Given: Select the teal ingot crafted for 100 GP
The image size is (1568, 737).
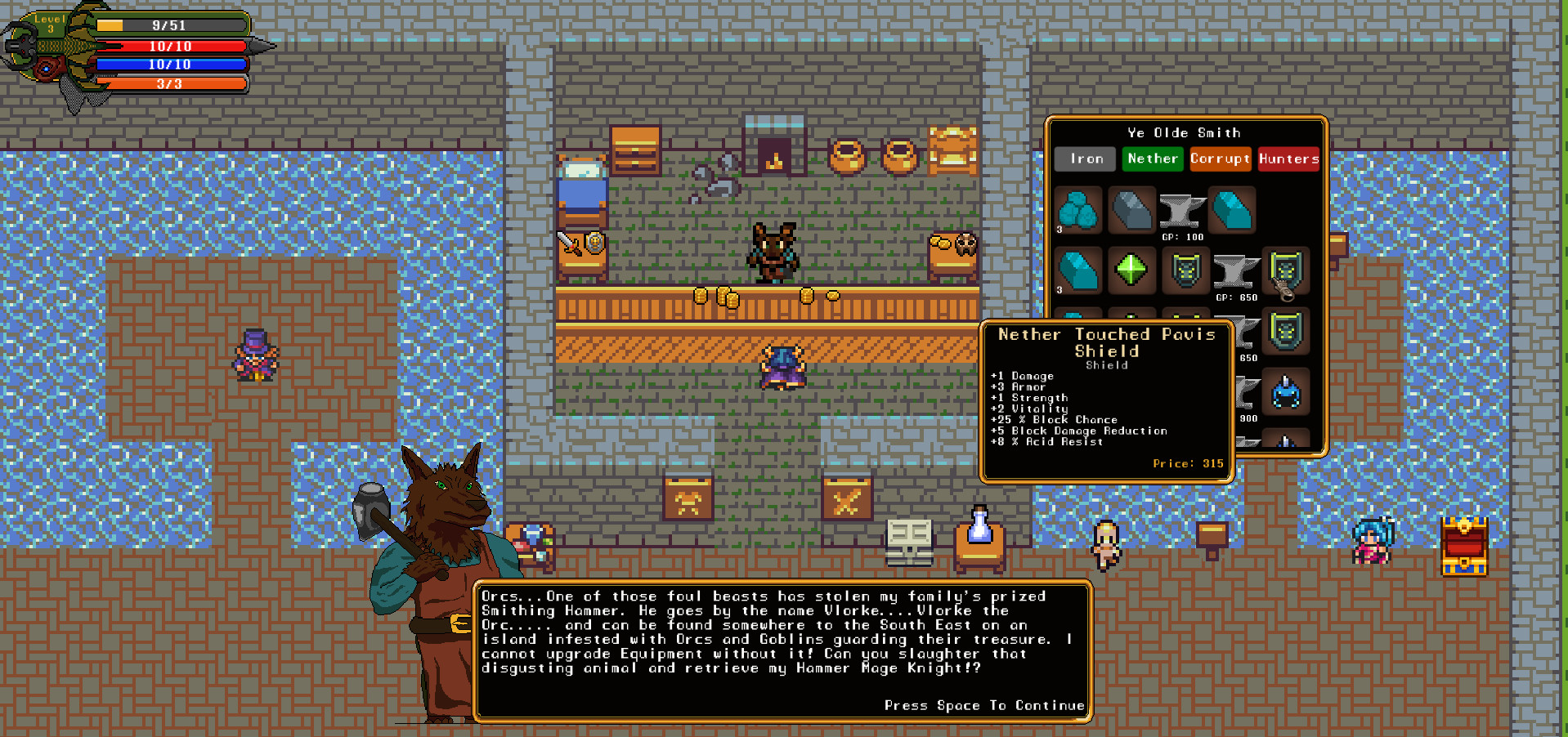Looking at the screenshot, I should (1232, 210).
